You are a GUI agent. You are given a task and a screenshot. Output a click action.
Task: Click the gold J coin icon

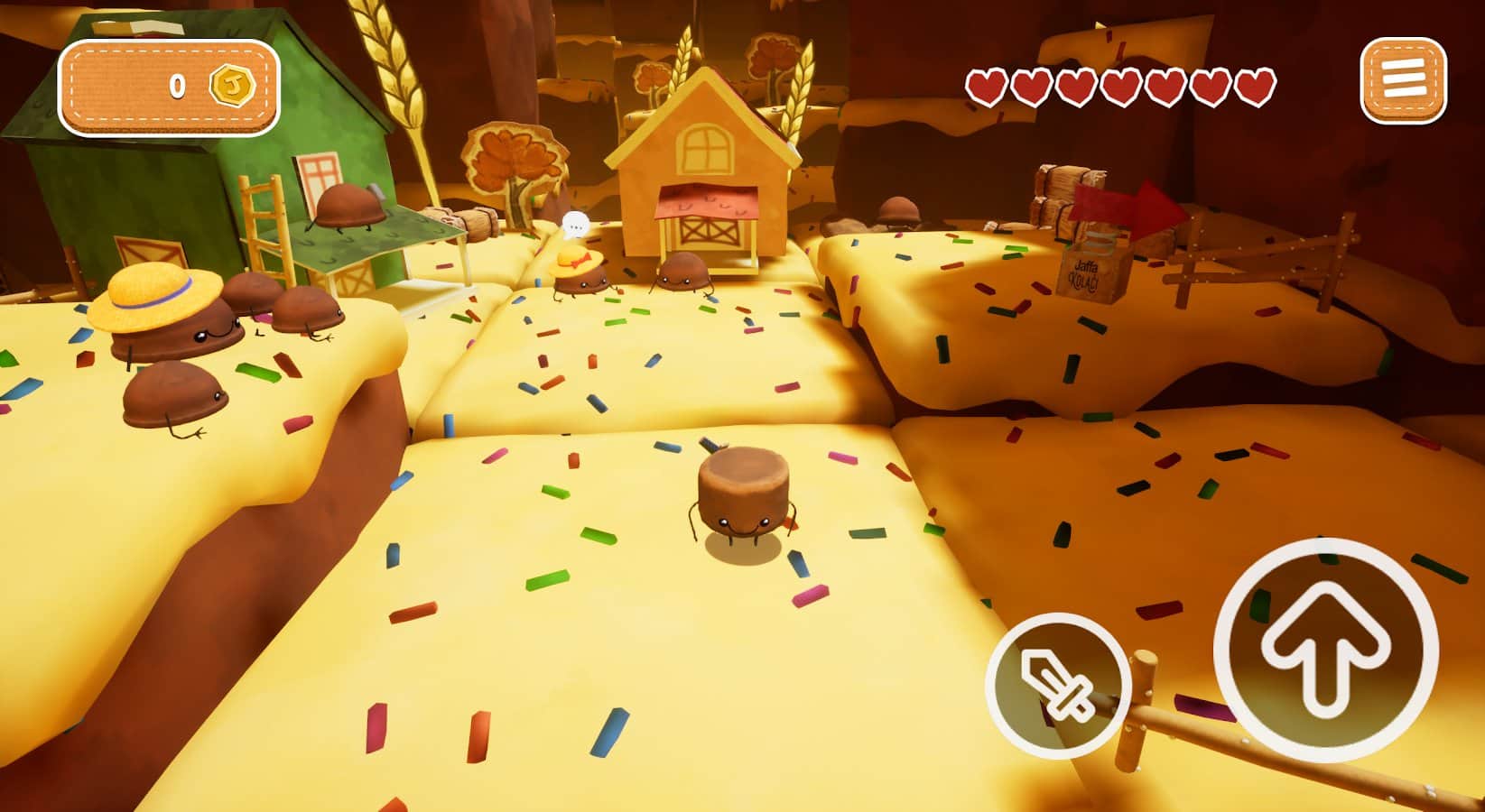(234, 83)
